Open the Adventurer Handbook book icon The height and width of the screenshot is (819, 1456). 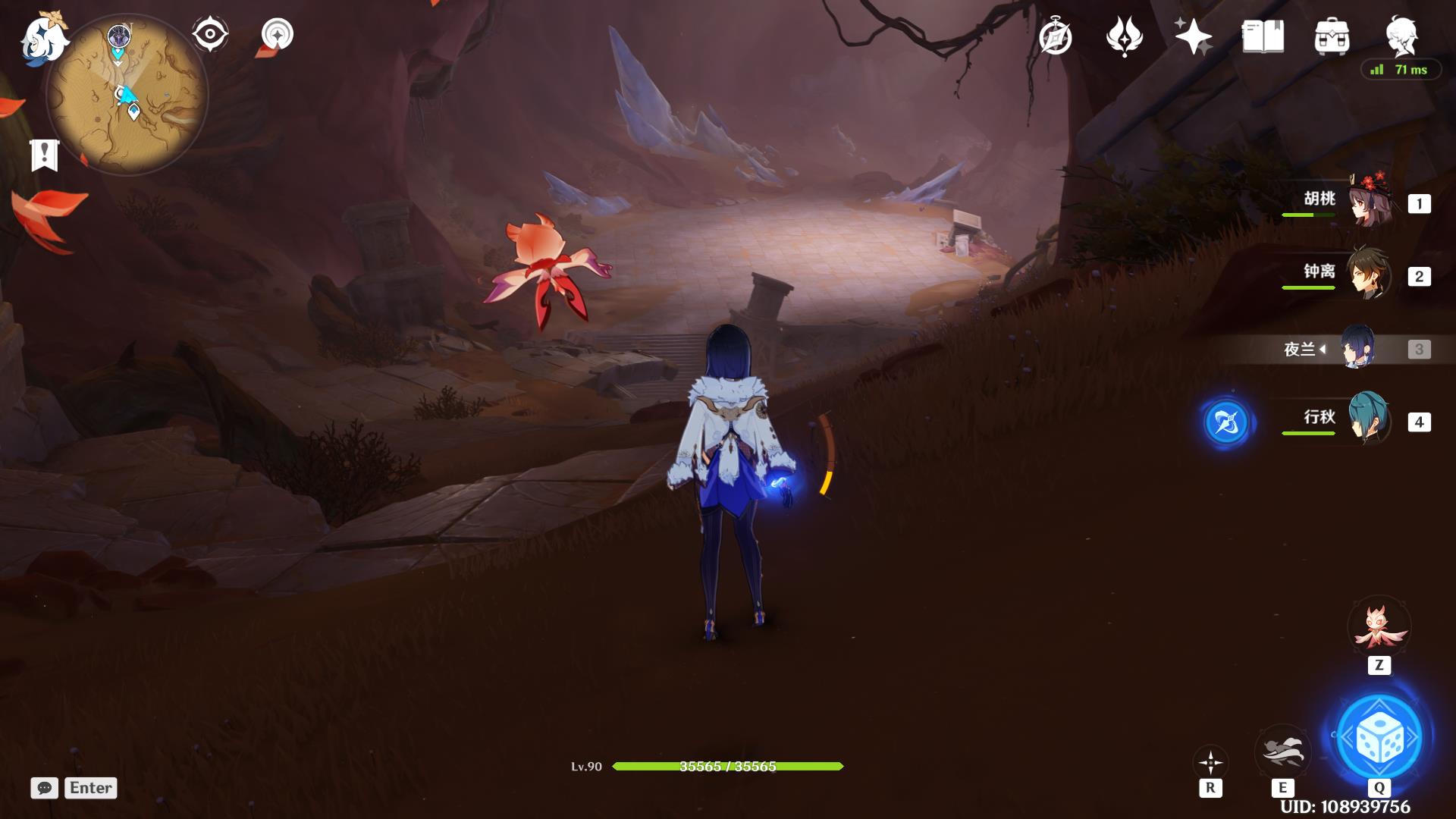pos(1263,36)
